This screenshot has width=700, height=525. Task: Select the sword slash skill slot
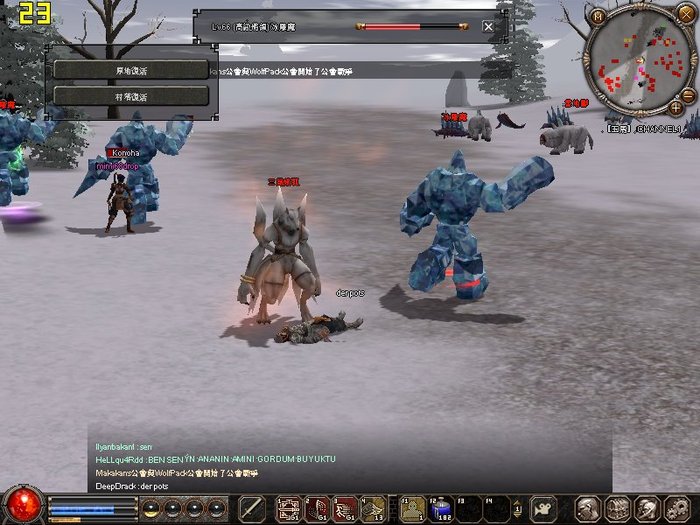tap(253, 508)
